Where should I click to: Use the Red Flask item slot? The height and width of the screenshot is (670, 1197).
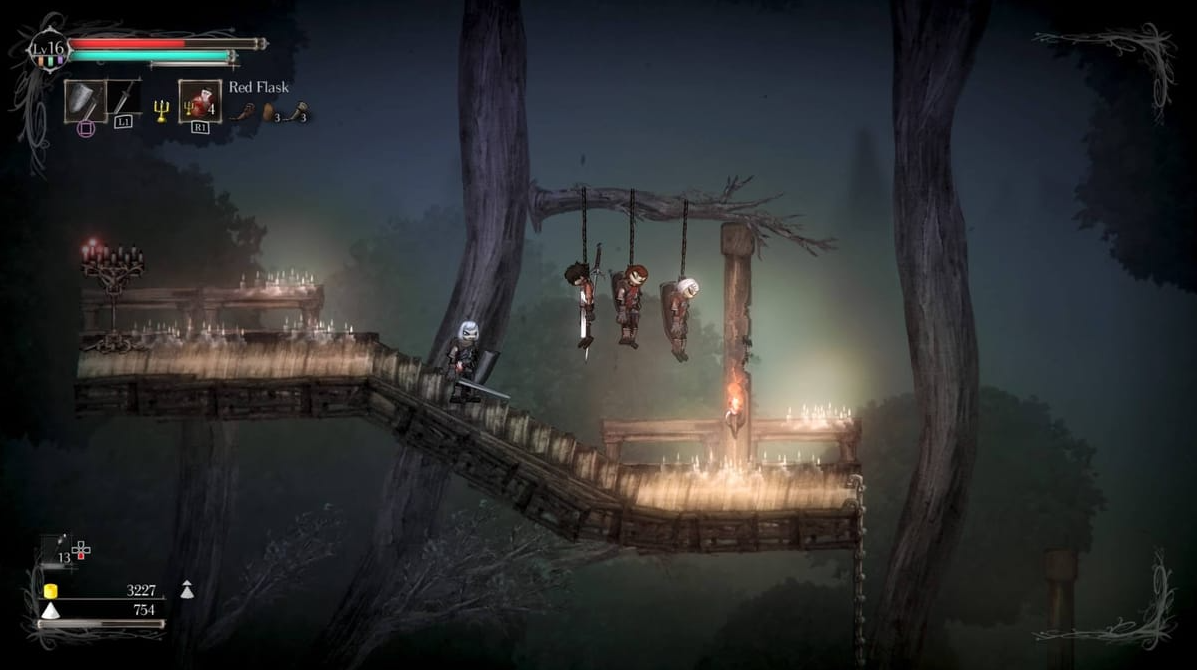point(199,101)
